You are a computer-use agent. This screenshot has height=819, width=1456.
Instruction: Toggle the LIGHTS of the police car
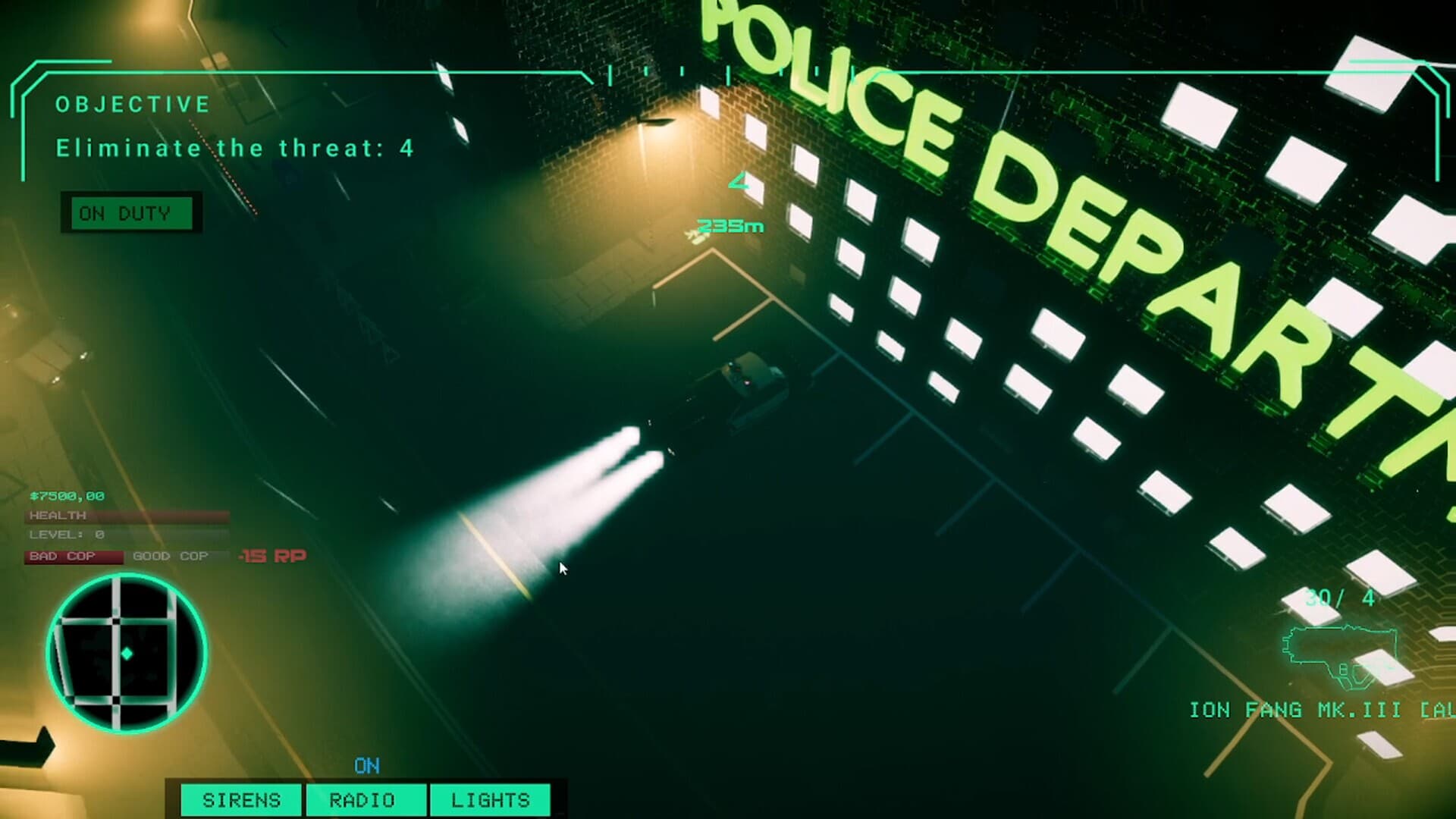(x=490, y=800)
